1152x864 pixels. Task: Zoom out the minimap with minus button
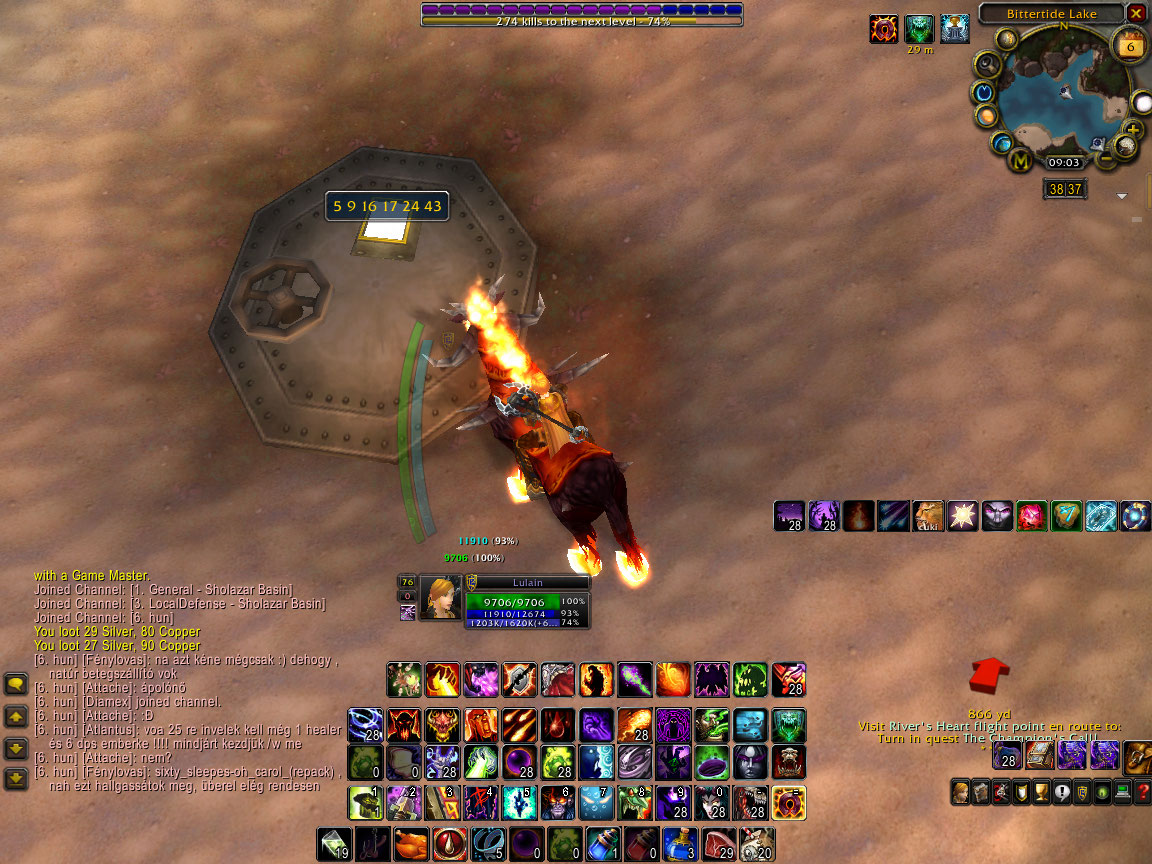1106,158
